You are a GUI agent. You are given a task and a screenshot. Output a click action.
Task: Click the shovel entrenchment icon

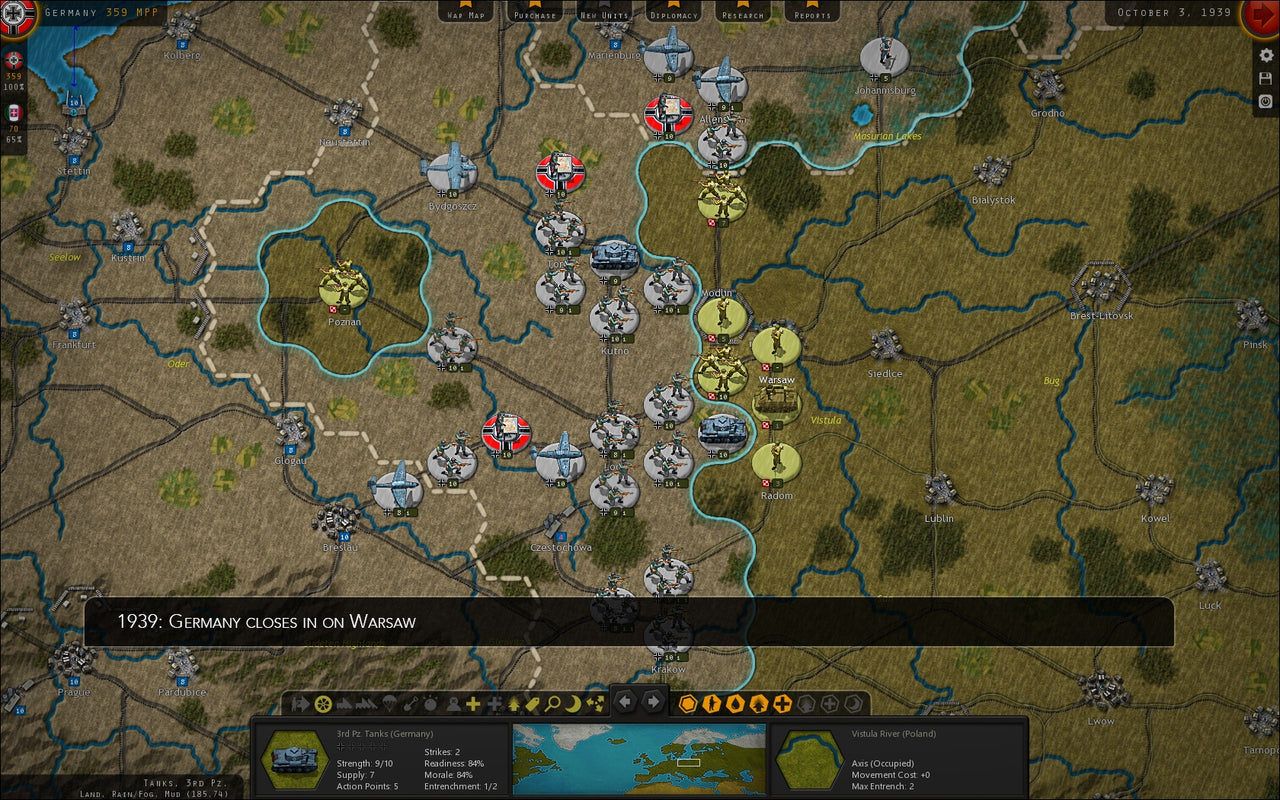click(x=408, y=703)
